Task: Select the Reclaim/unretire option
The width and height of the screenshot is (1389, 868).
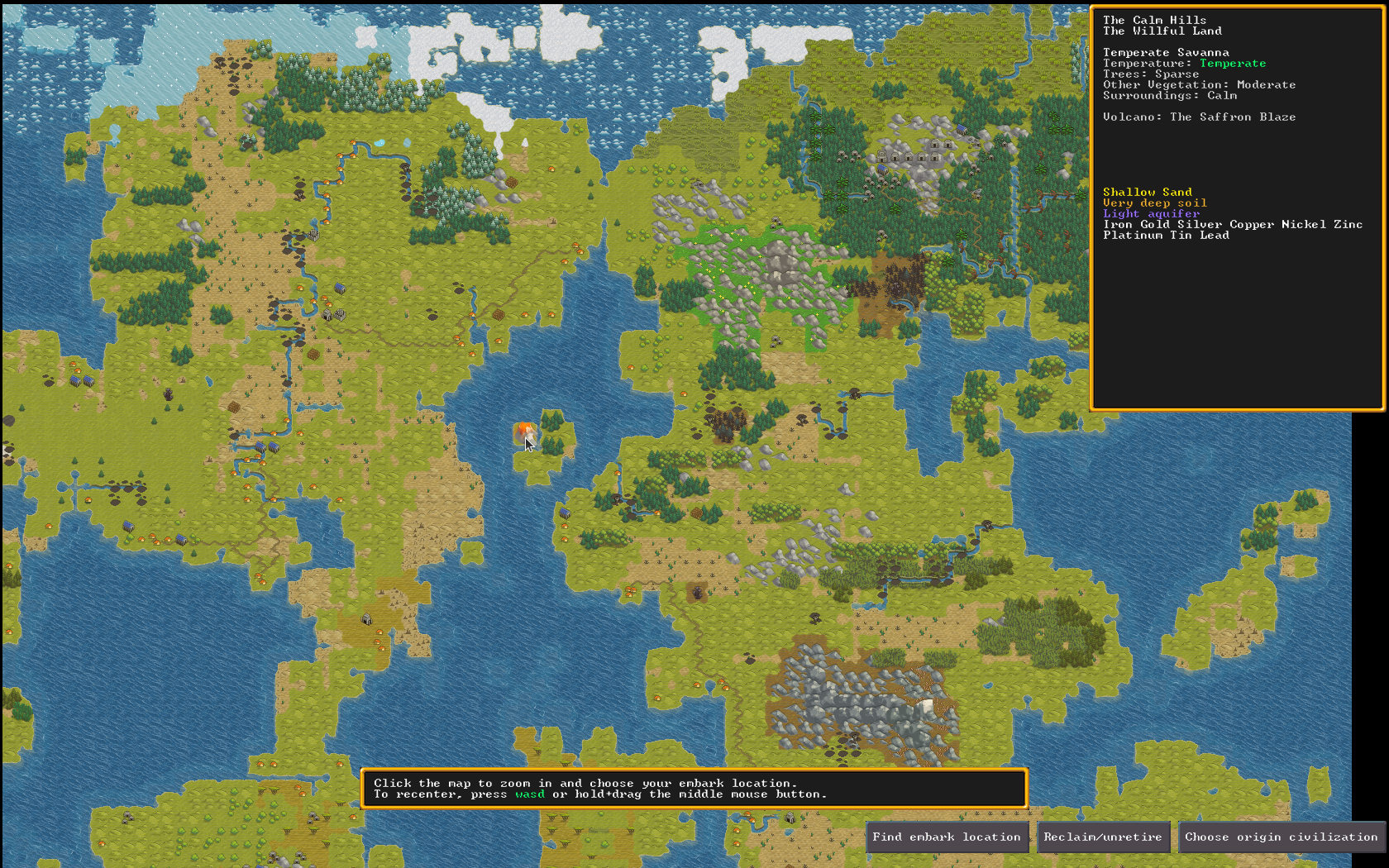Action: [1103, 837]
